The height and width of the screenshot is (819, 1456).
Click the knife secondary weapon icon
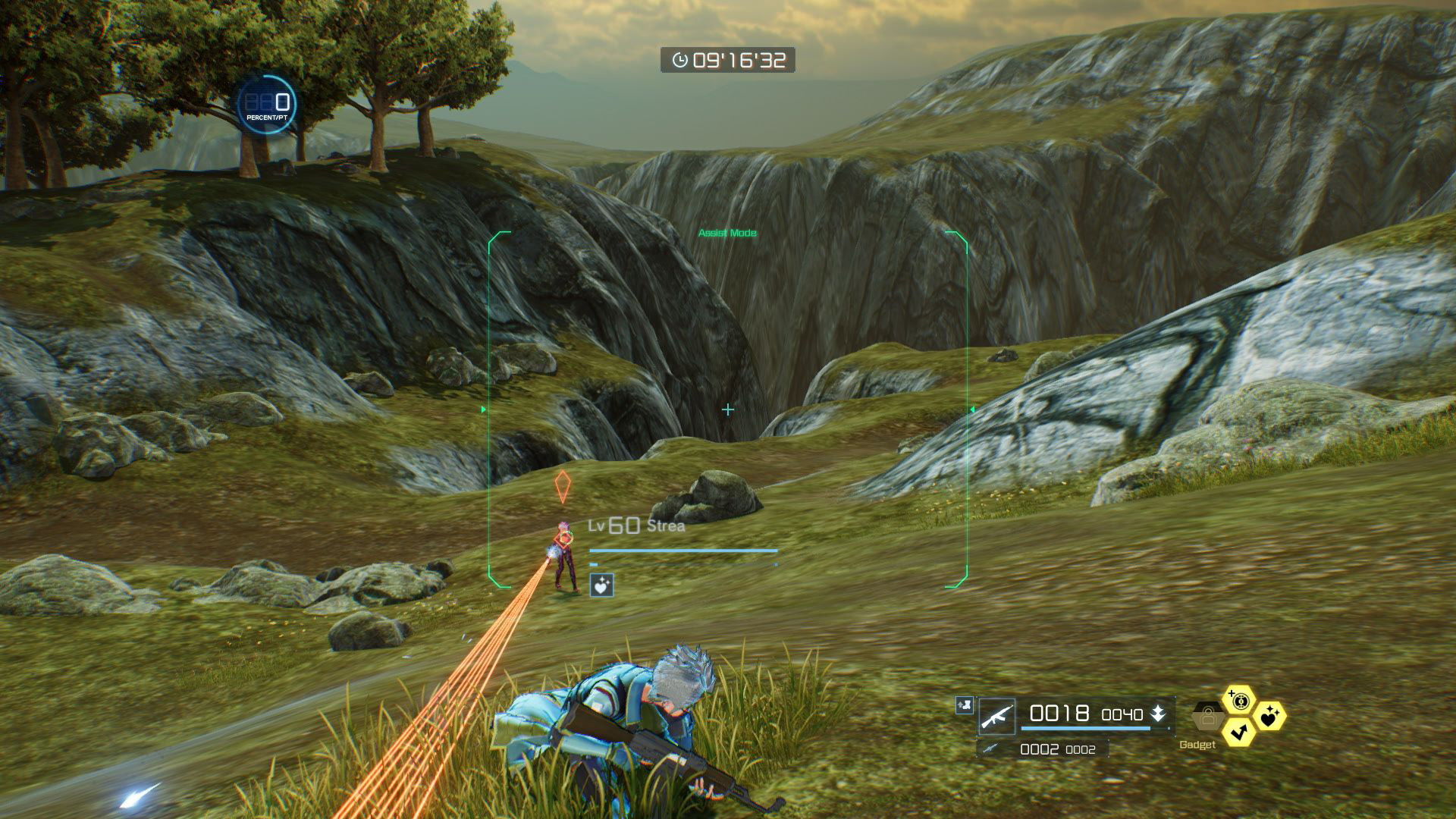click(x=990, y=748)
